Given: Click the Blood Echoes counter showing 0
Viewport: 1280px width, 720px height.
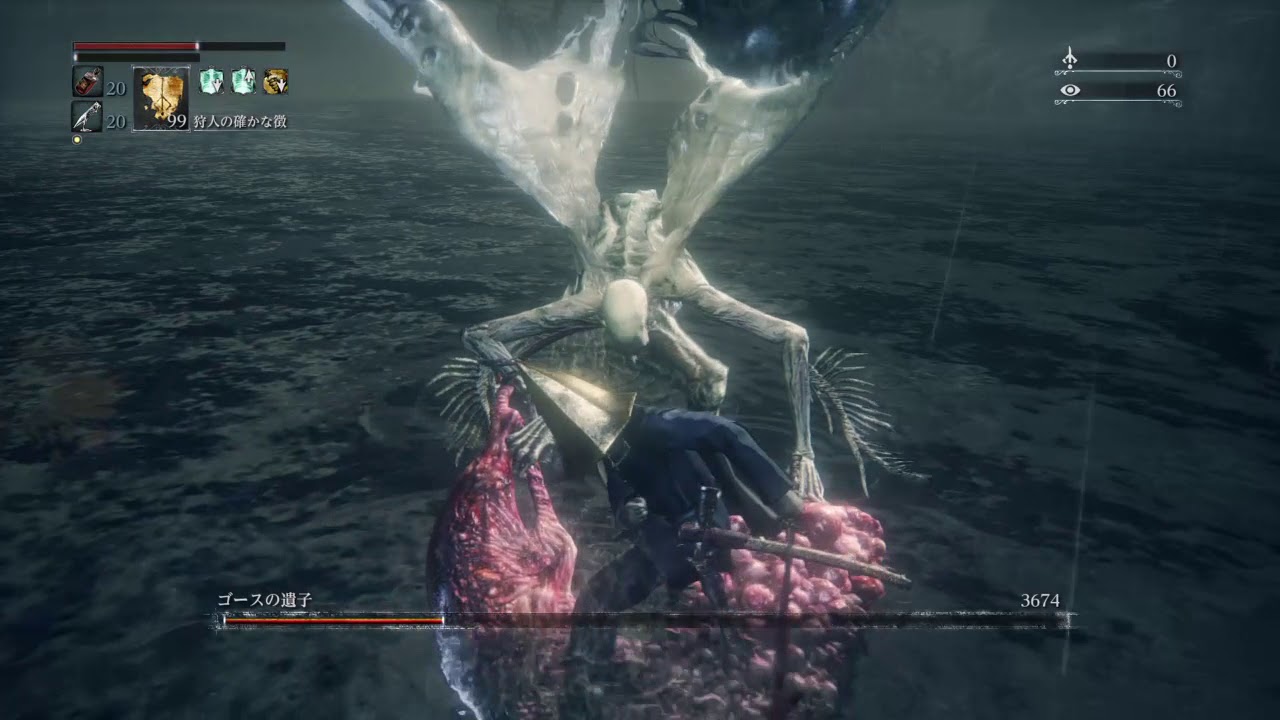Looking at the screenshot, I should coord(1173,60).
